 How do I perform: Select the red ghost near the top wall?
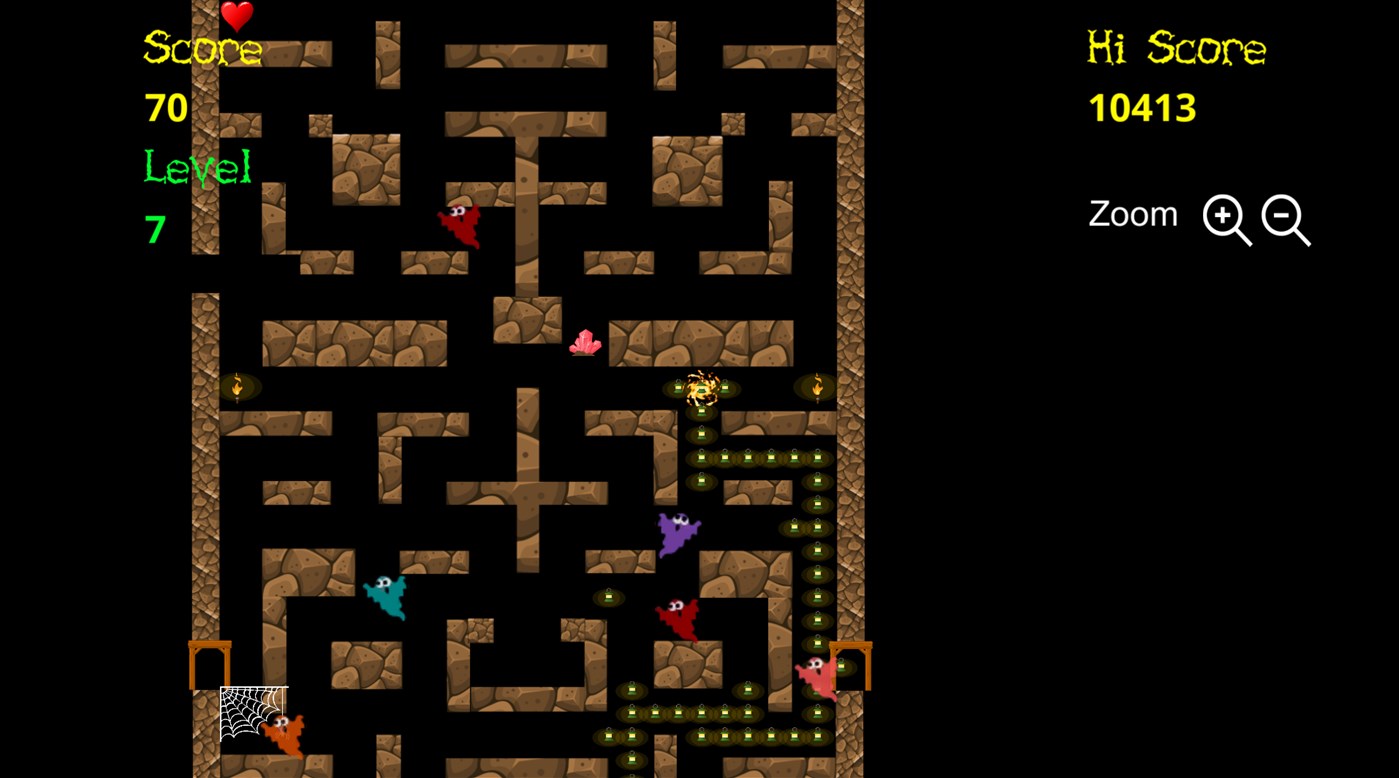coord(458,224)
